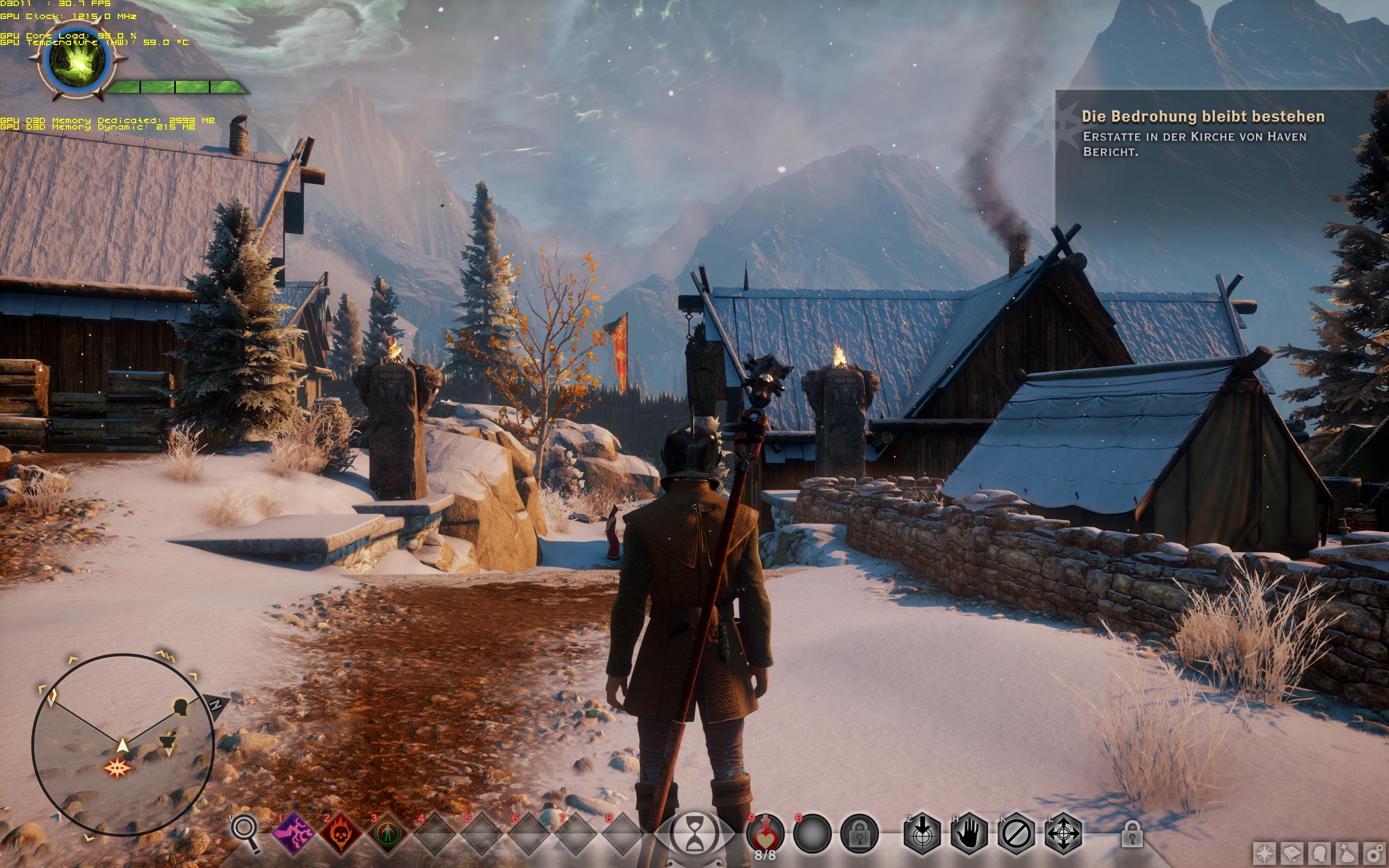Use the flaming skull ability
Screen dimensions: 1389x868
(340, 833)
